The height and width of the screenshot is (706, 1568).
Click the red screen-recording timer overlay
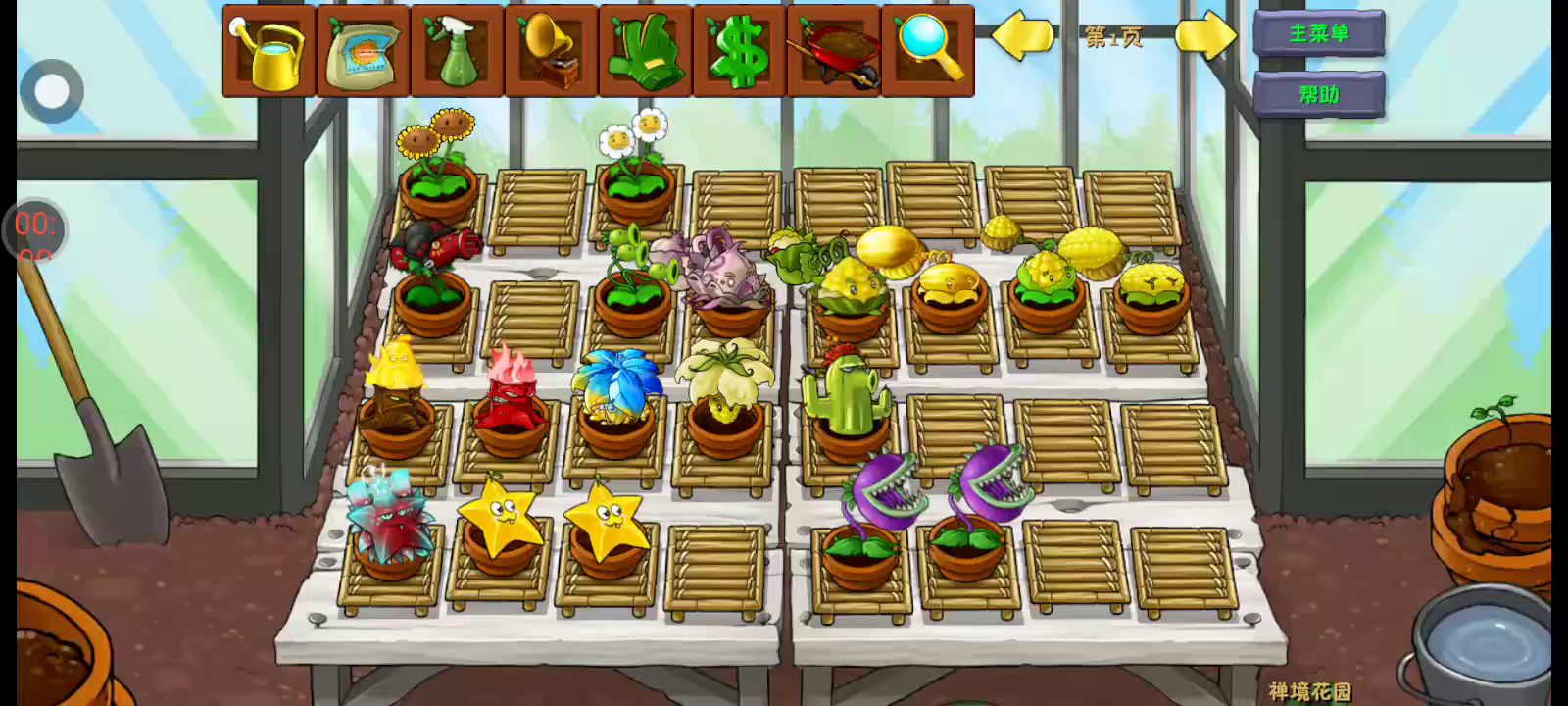point(35,229)
